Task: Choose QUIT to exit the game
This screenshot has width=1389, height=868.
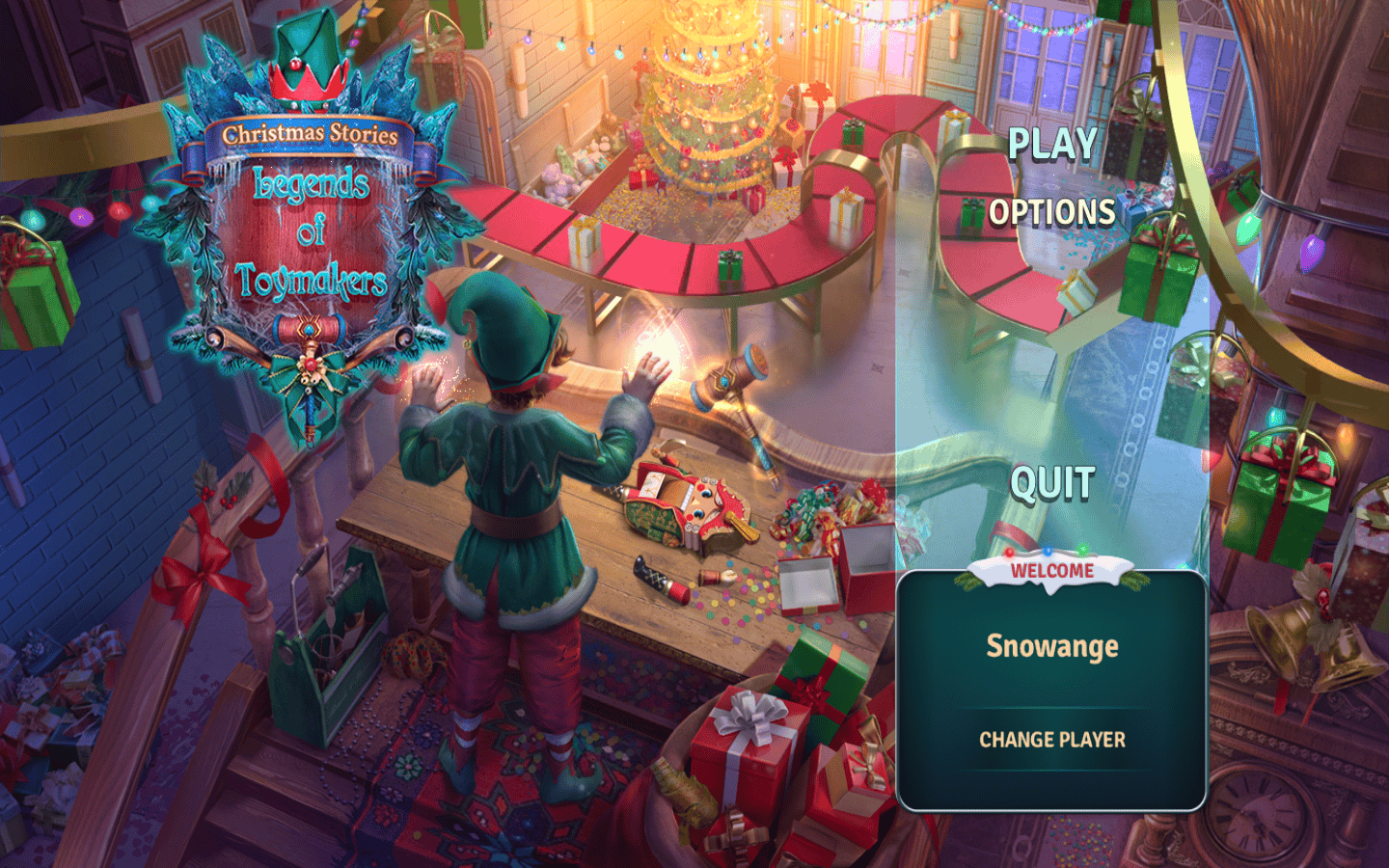Action: [1052, 483]
